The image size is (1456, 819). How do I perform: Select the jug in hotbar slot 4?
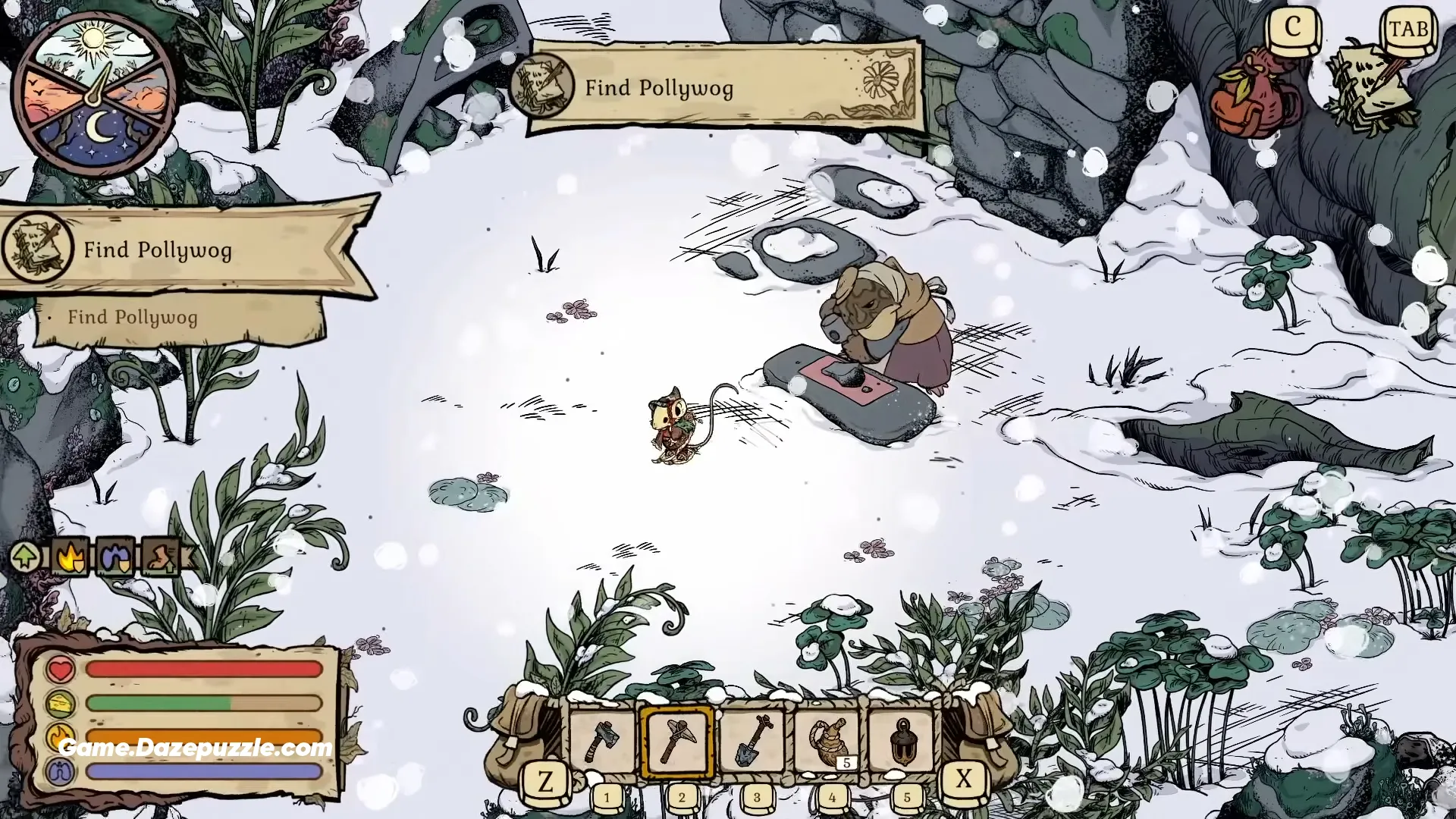827,739
